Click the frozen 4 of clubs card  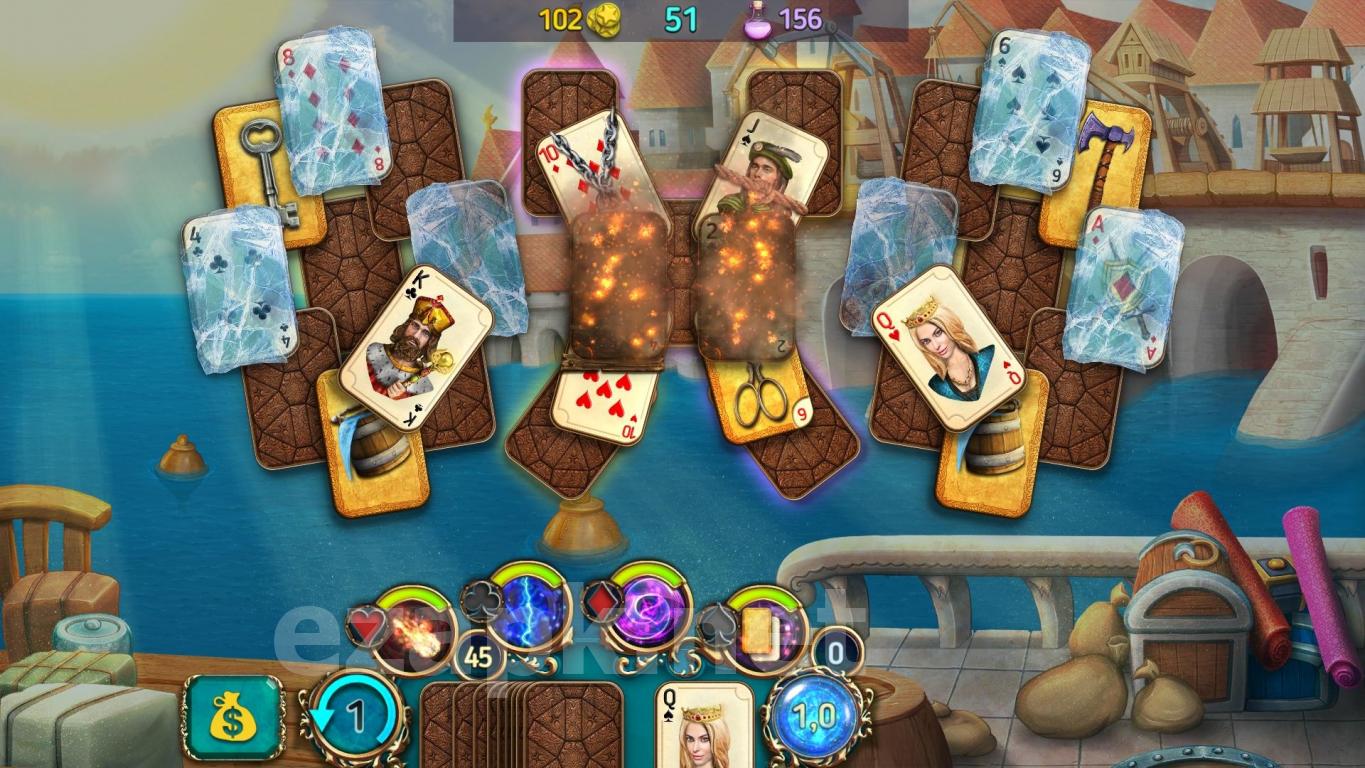coord(237,290)
